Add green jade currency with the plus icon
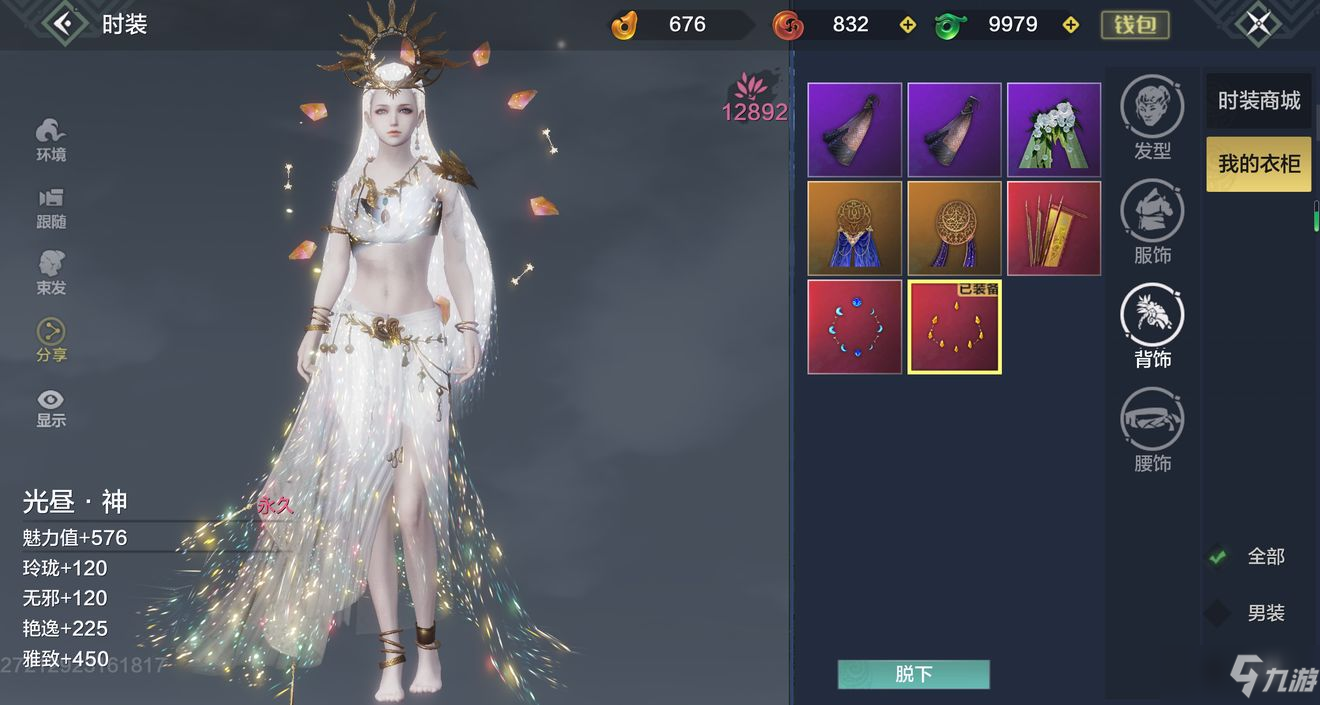This screenshot has width=1320, height=705. 1070,25
